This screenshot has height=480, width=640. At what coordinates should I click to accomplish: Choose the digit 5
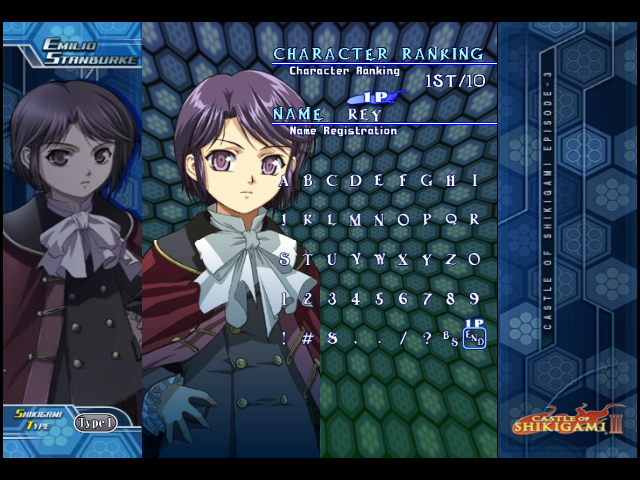click(x=380, y=298)
